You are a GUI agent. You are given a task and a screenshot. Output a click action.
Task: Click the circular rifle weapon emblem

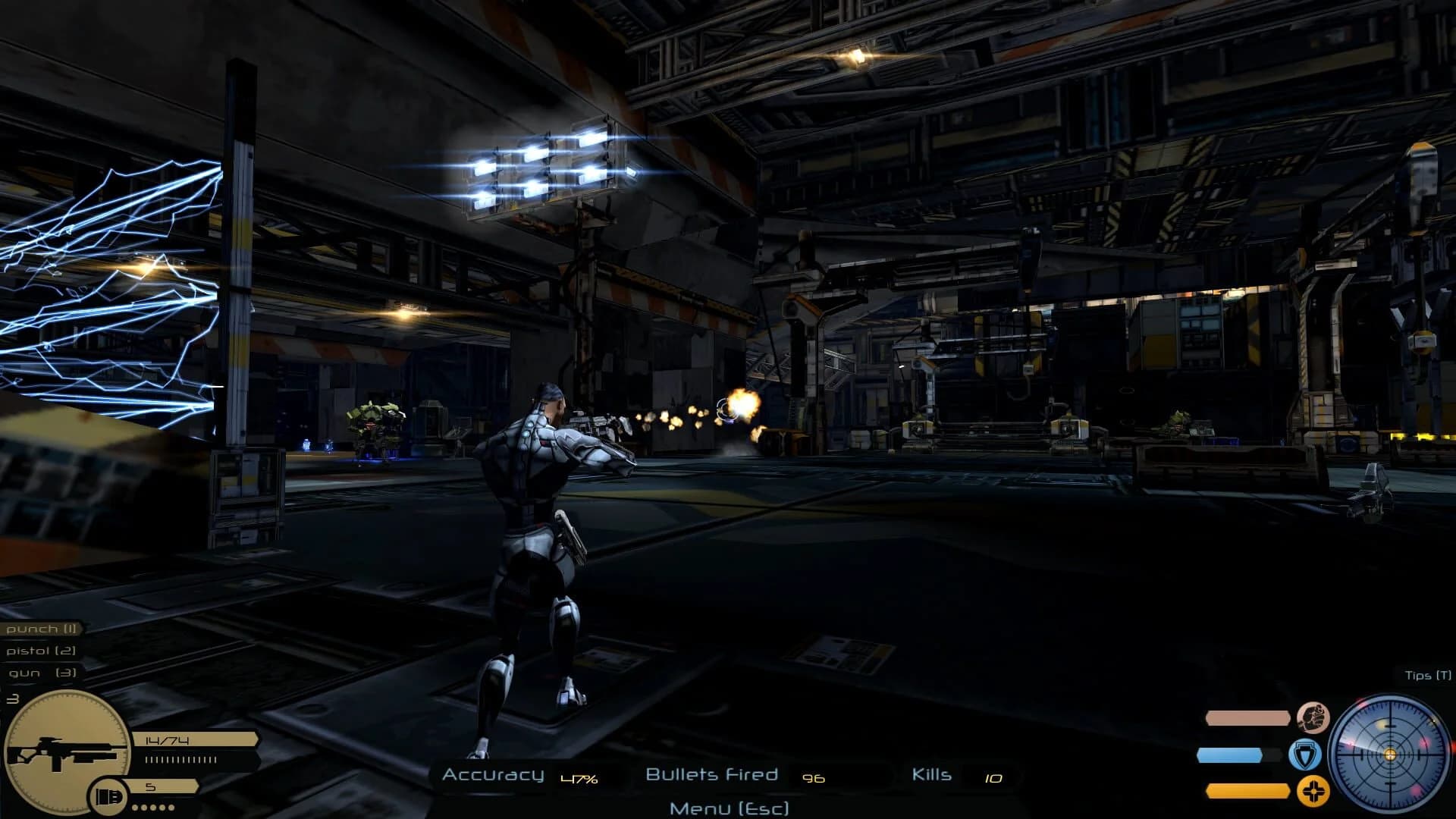67,752
